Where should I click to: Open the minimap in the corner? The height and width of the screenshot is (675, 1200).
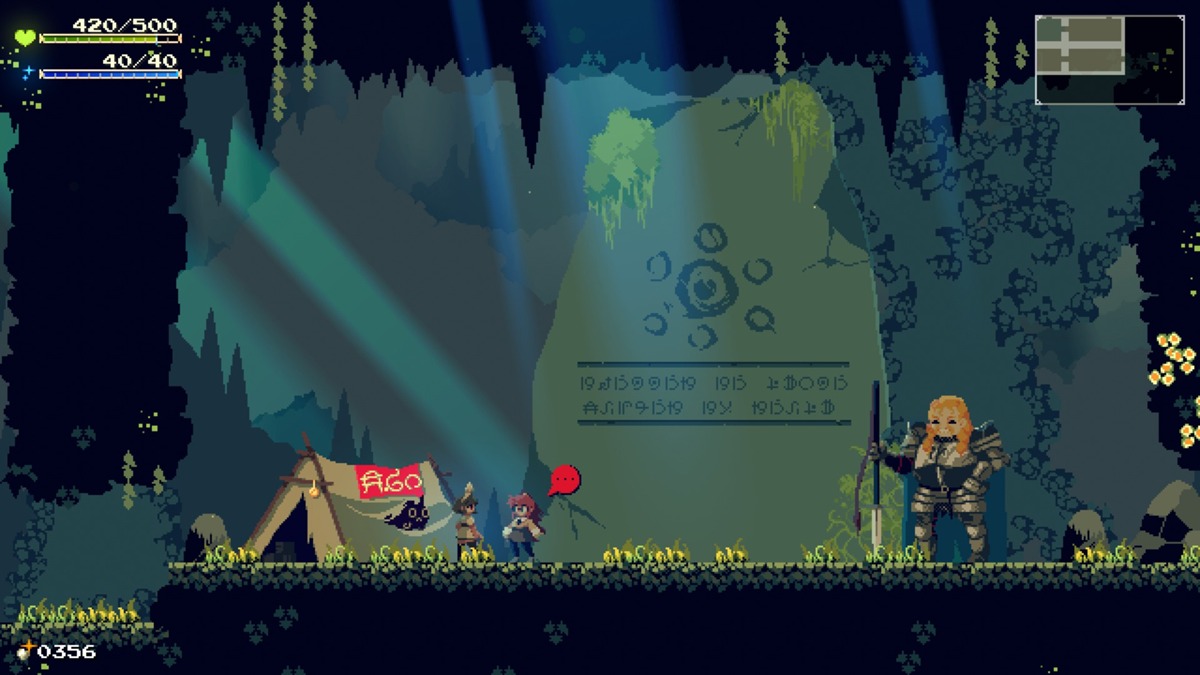[x=1109, y=60]
